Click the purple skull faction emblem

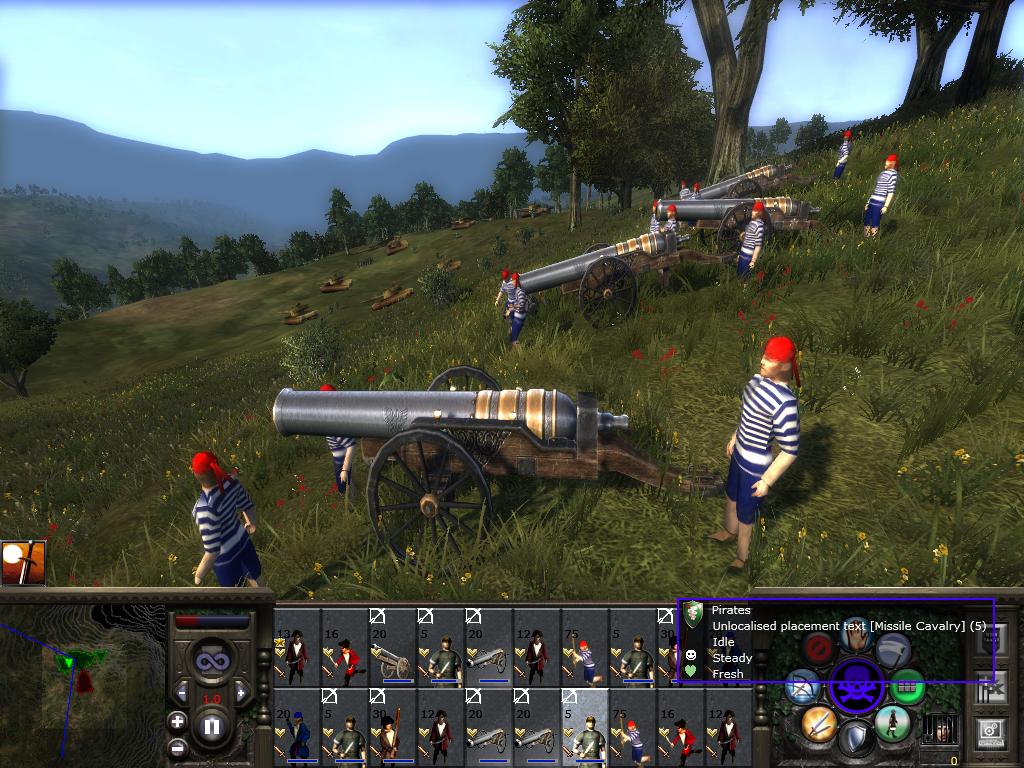click(x=856, y=687)
